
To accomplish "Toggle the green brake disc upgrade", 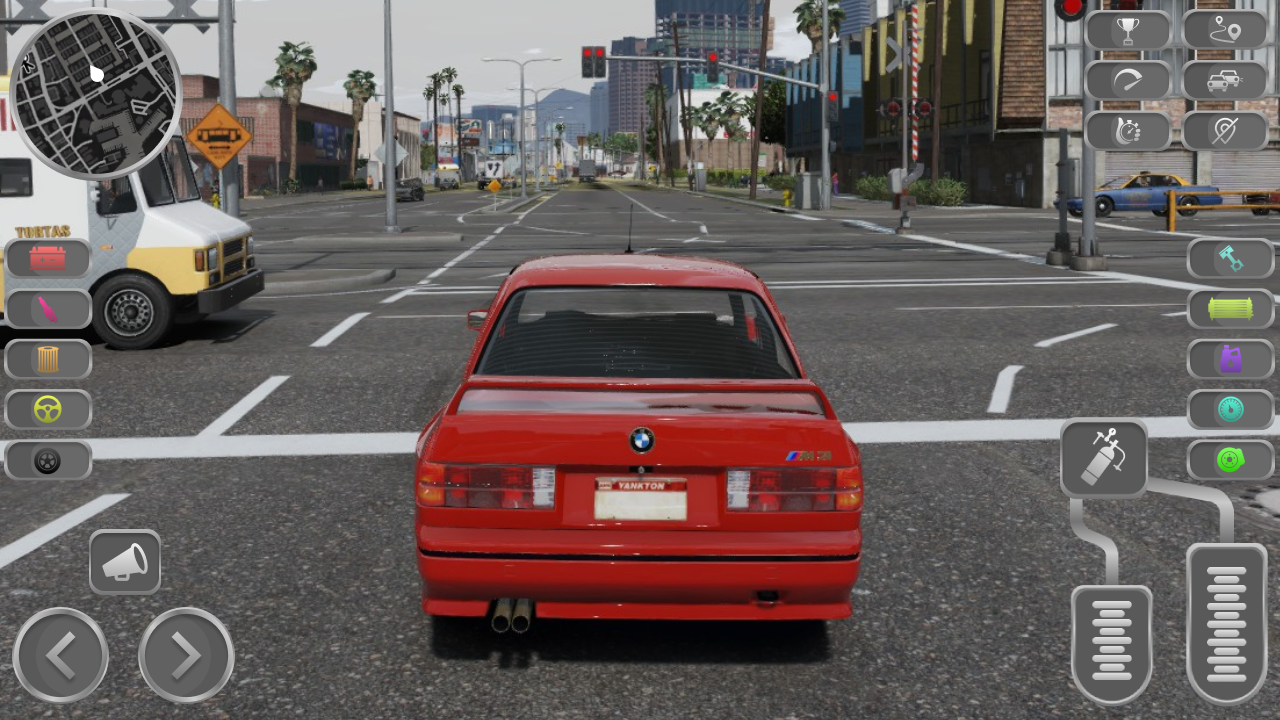I will (x=1229, y=460).
